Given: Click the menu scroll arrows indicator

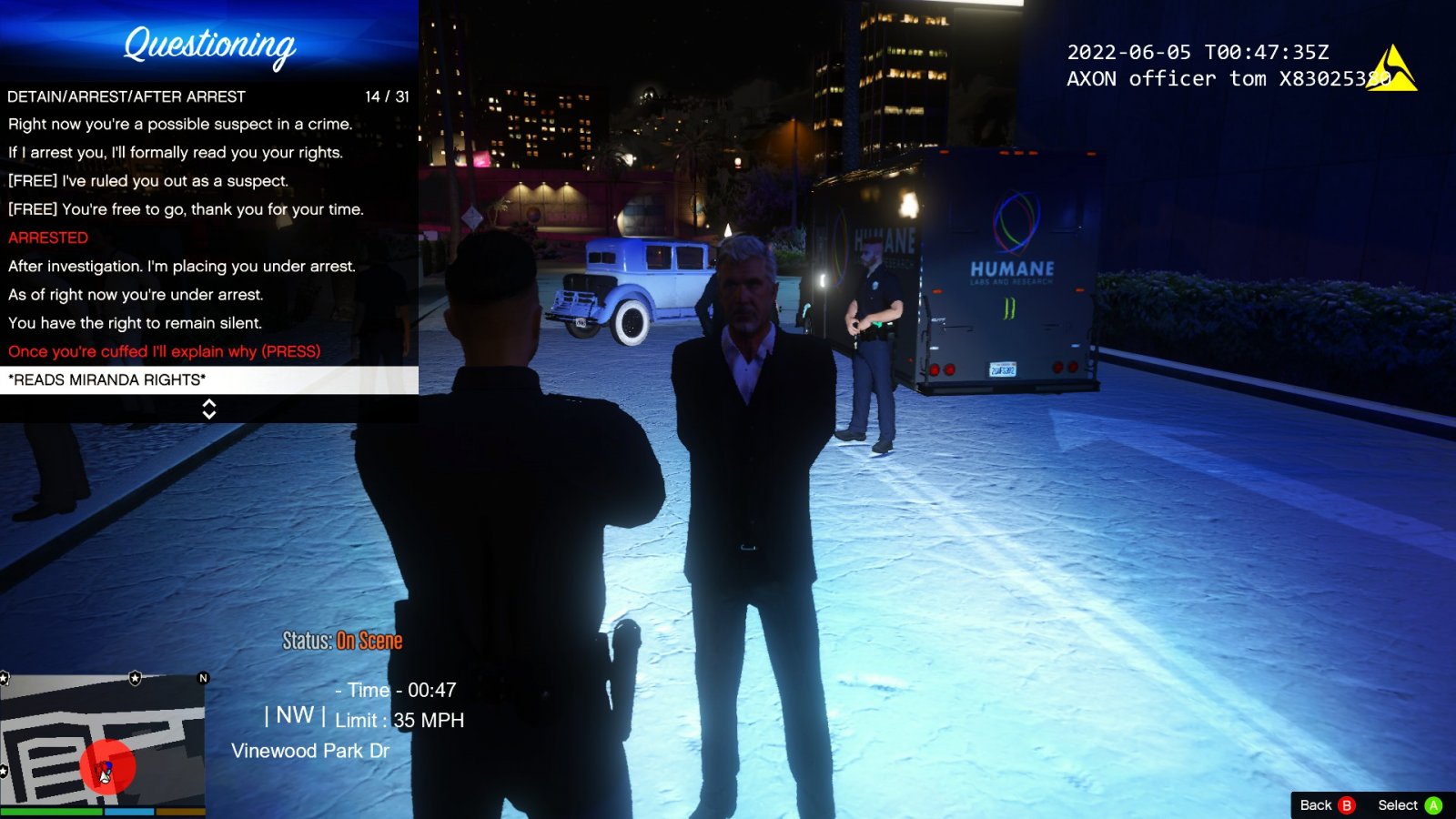Looking at the screenshot, I should coord(209,409).
